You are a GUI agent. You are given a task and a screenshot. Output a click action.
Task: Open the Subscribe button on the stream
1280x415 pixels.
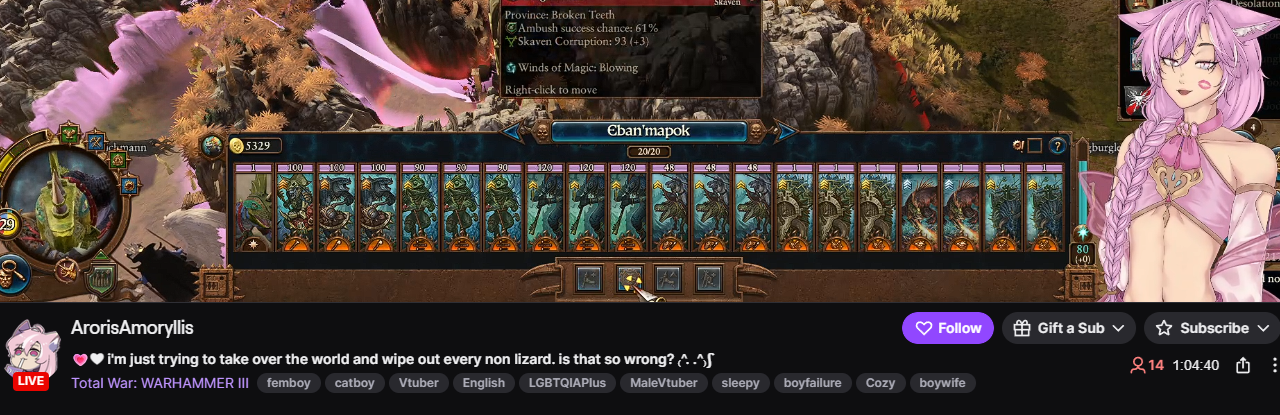click(x=1212, y=328)
